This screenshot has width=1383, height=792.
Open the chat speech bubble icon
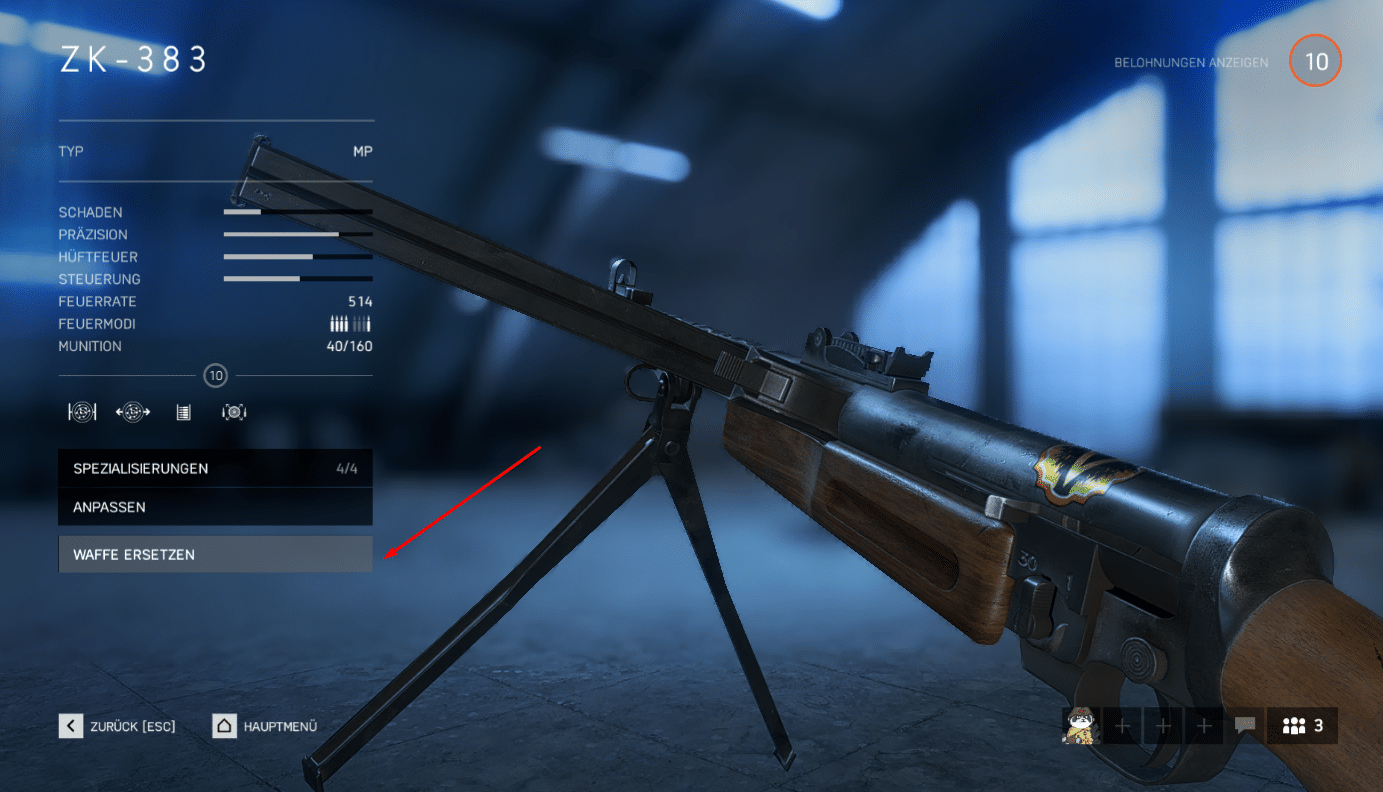coord(1245,726)
